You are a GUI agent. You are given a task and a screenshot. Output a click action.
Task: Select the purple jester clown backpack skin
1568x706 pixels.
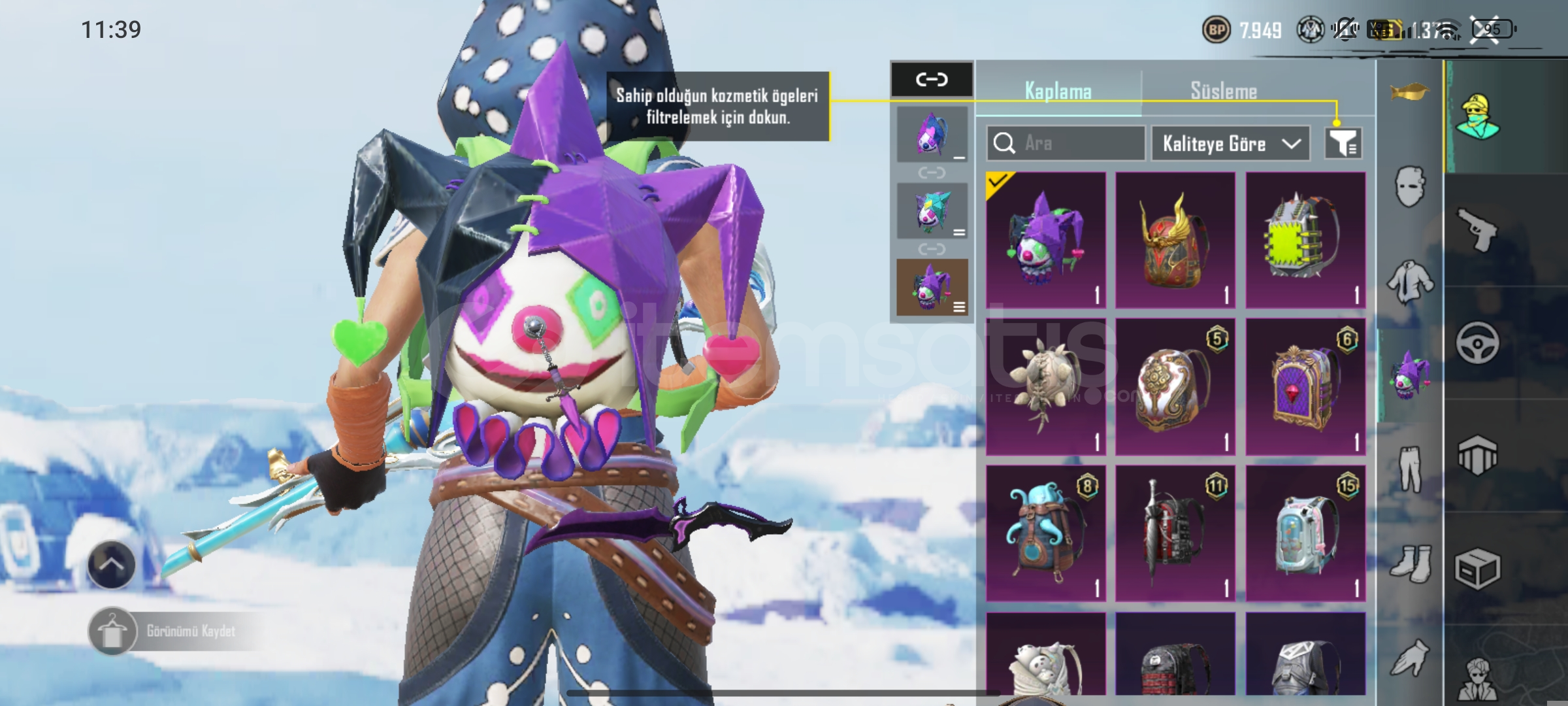coord(1045,240)
